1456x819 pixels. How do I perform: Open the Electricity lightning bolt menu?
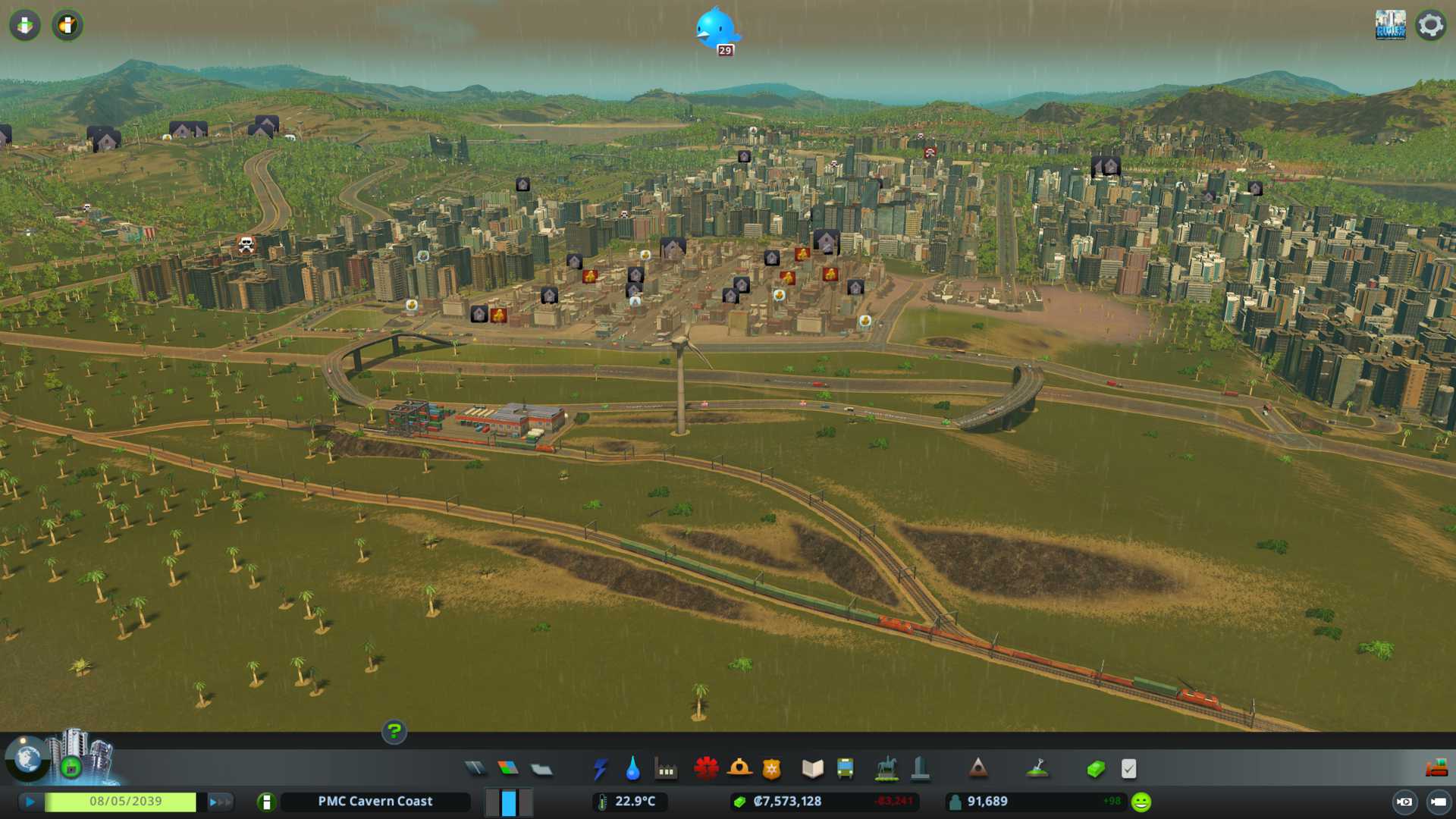600,769
